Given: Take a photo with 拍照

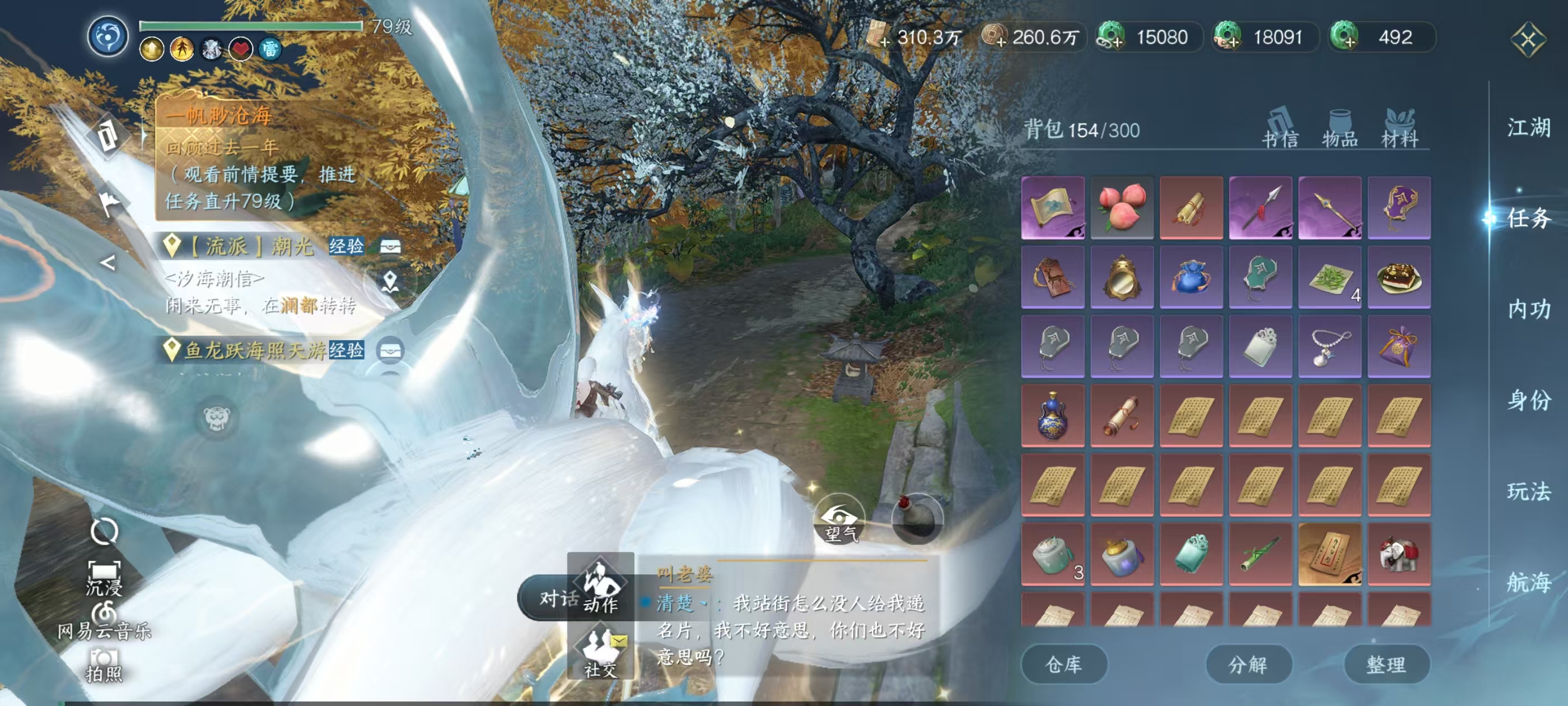Looking at the screenshot, I should click(104, 664).
